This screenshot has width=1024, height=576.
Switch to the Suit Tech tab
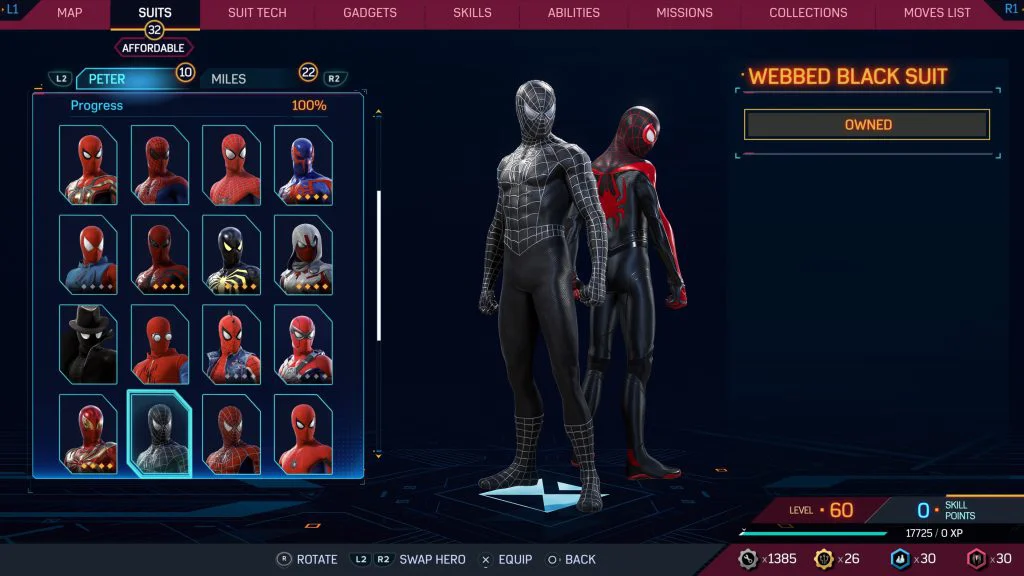257,13
